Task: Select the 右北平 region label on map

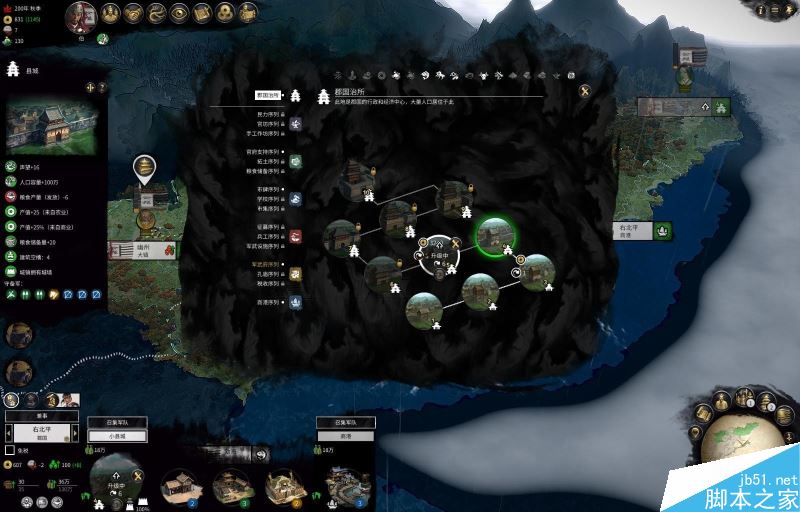Action: pyautogui.click(x=629, y=230)
